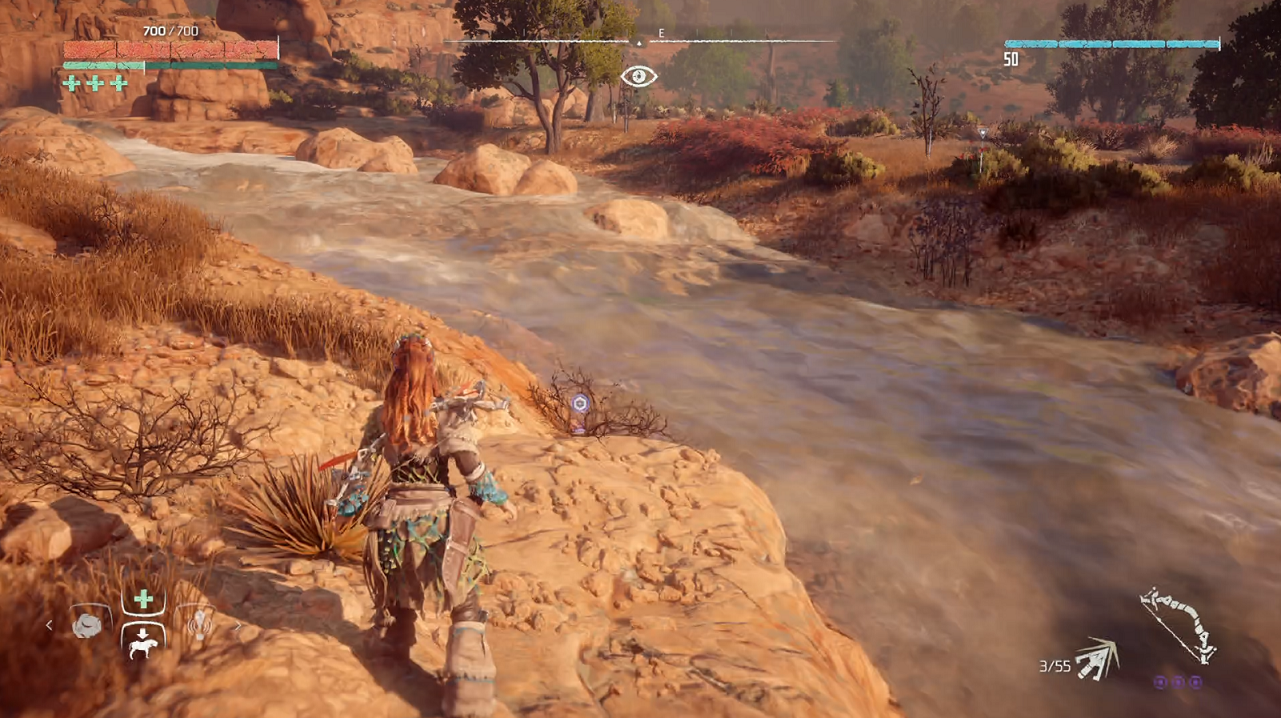Select the rock item in quick slots
Image resolution: width=1281 pixels, height=718 pixels.
[x=87, y=625]
